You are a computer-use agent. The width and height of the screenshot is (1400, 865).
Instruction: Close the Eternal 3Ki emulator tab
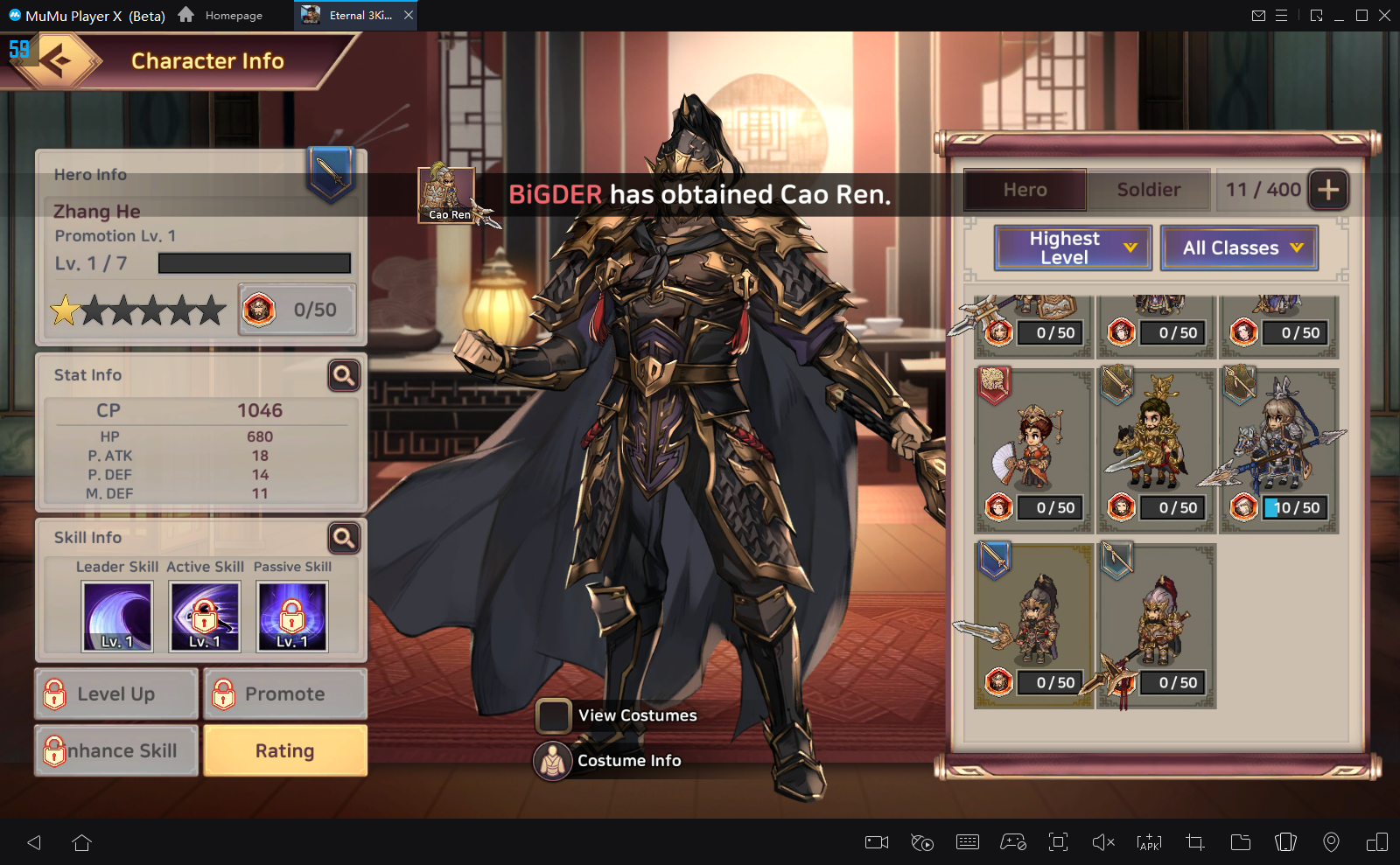point(409,15)
